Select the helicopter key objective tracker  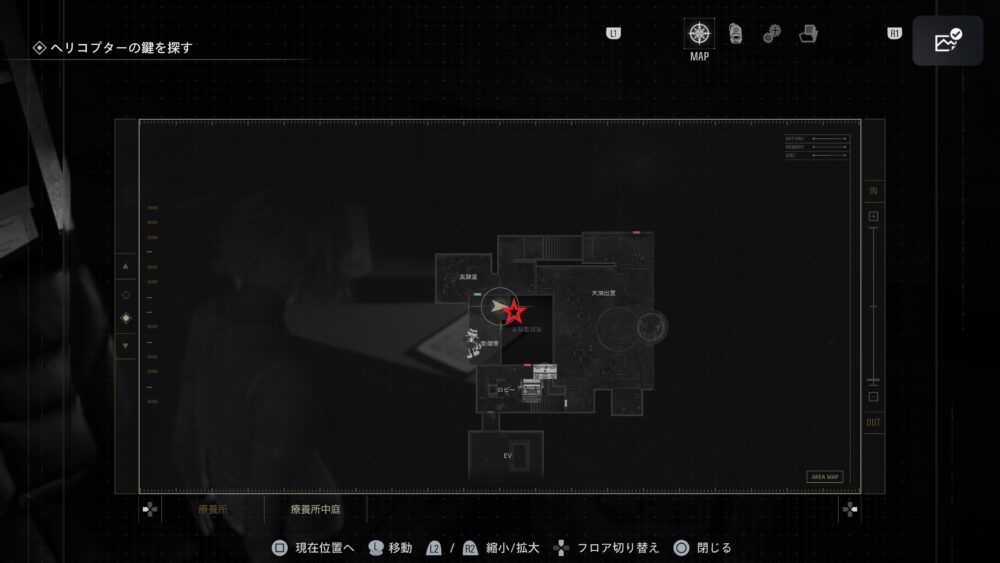(119, 47)
